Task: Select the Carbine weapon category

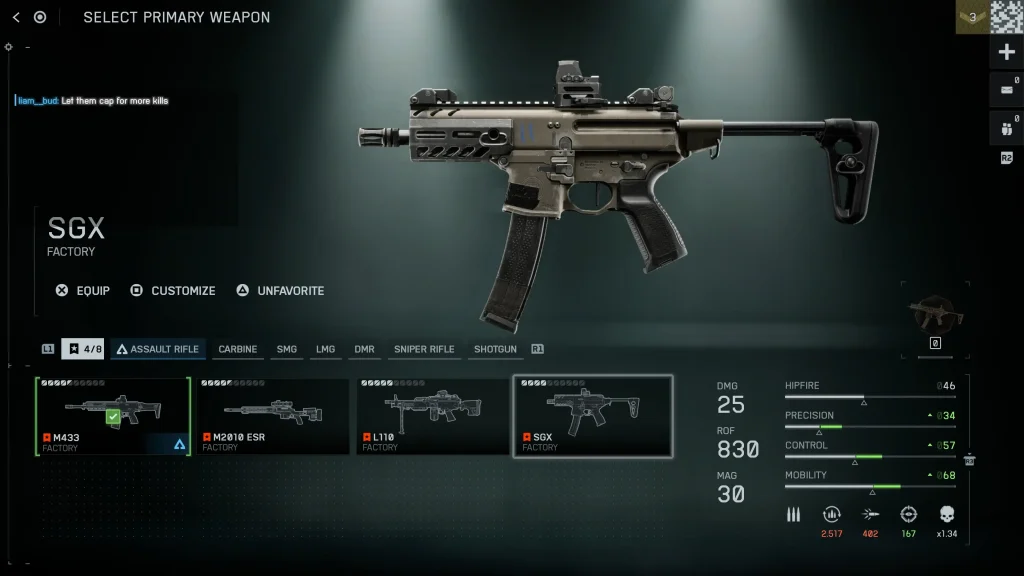Action: click(238, 349)
